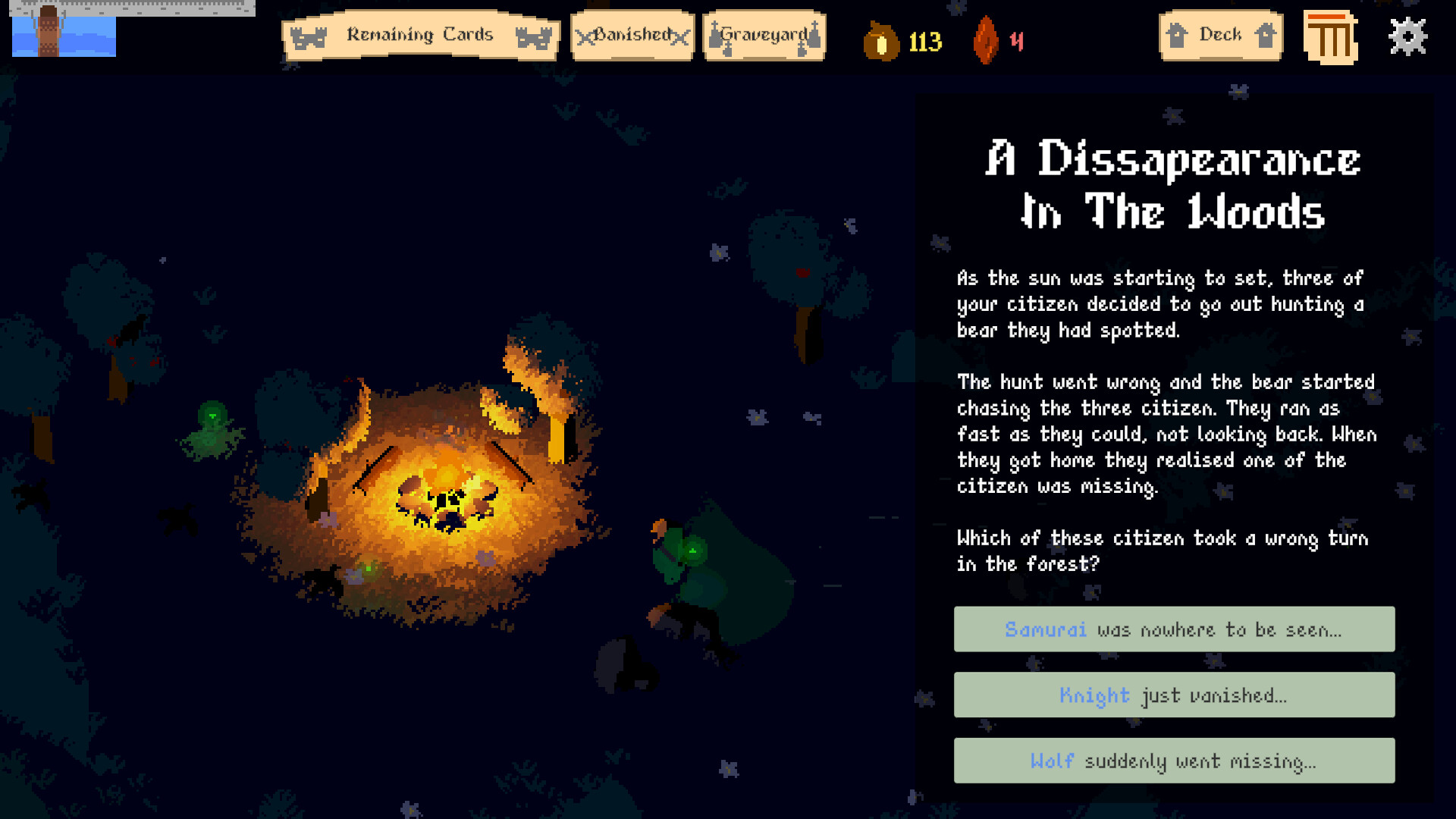The image size is (1456, 819).
Task: Click the pillar building icon
Action: pos(1330,37)
